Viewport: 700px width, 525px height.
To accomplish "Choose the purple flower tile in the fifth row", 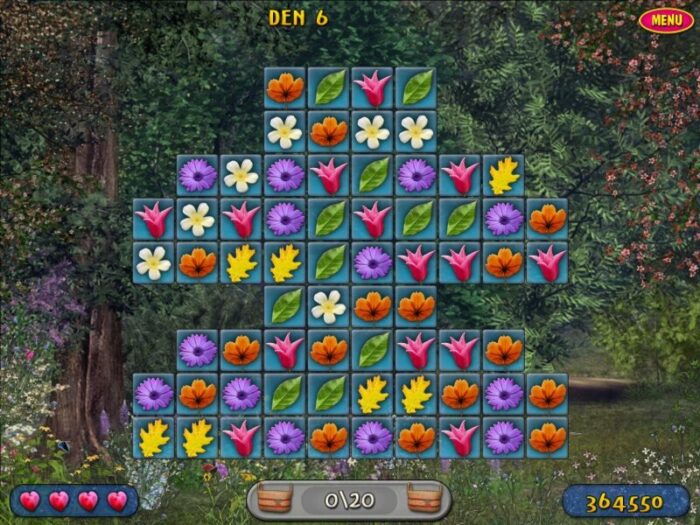I will pyautogui.click(x=373, y=262).
